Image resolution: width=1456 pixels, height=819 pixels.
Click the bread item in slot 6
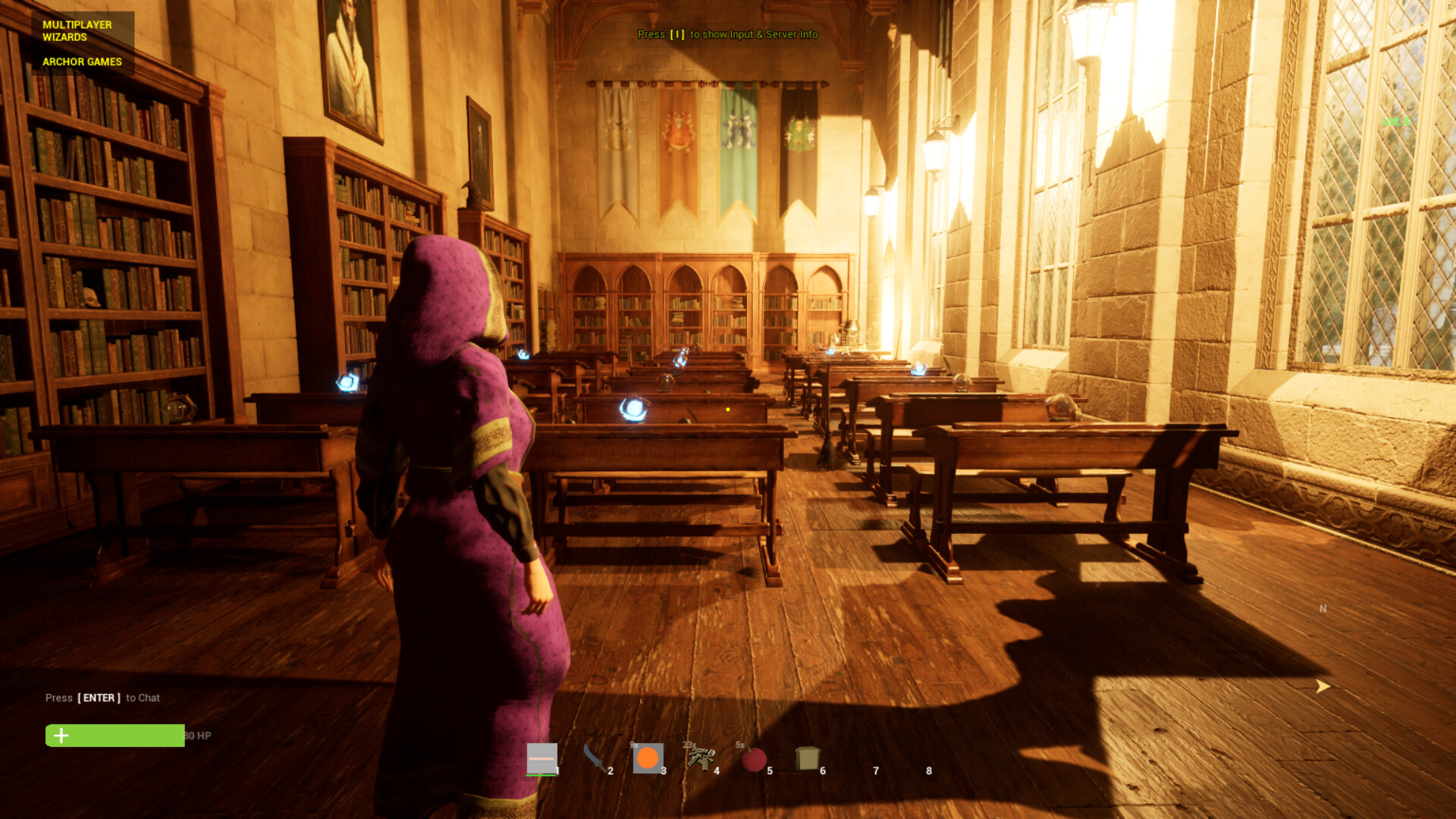tap(807, 758)
